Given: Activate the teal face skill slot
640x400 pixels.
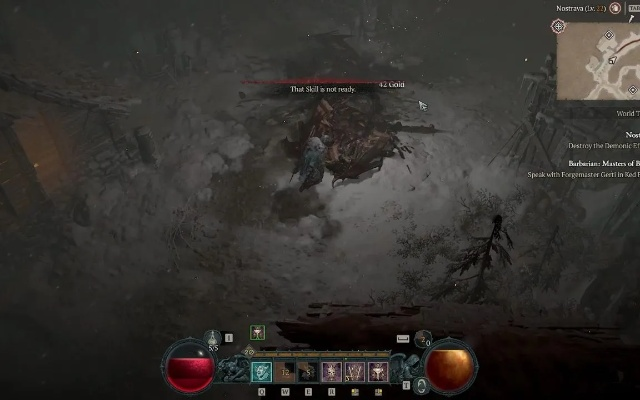Looking at the screenshot, I should click(x=262, y=372).
